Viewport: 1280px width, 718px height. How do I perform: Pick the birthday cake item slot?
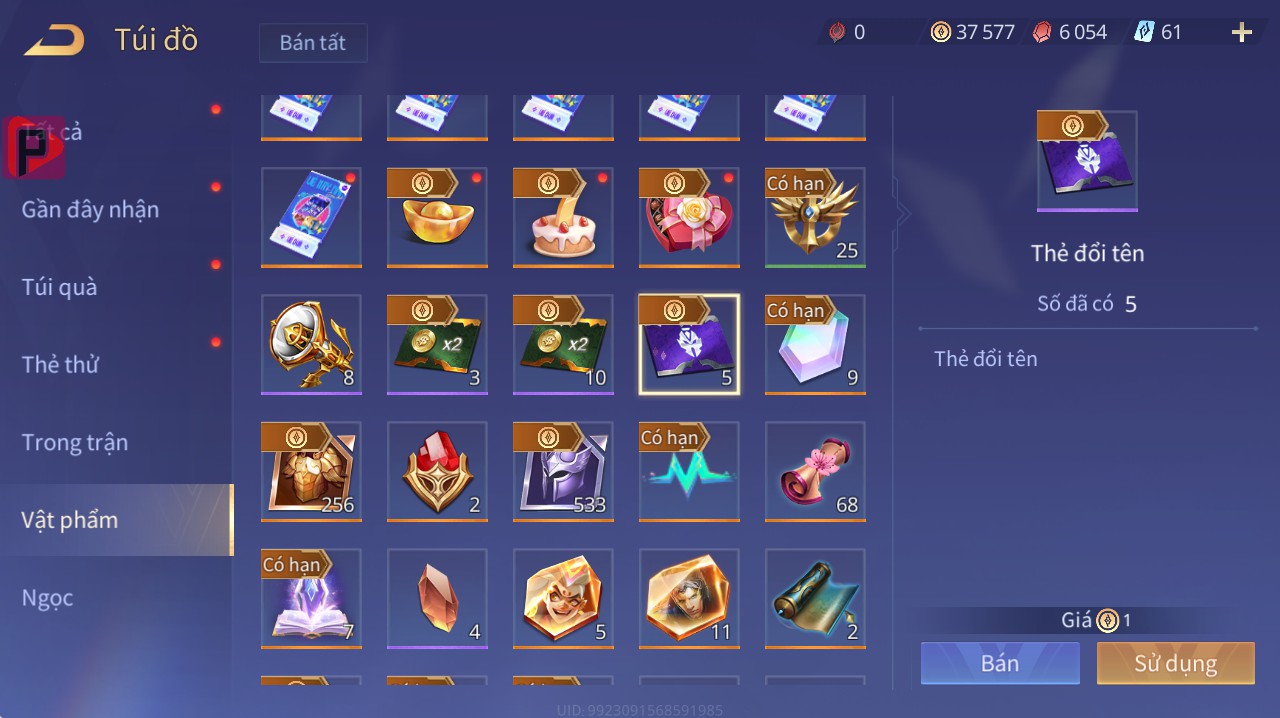[563, 217]
